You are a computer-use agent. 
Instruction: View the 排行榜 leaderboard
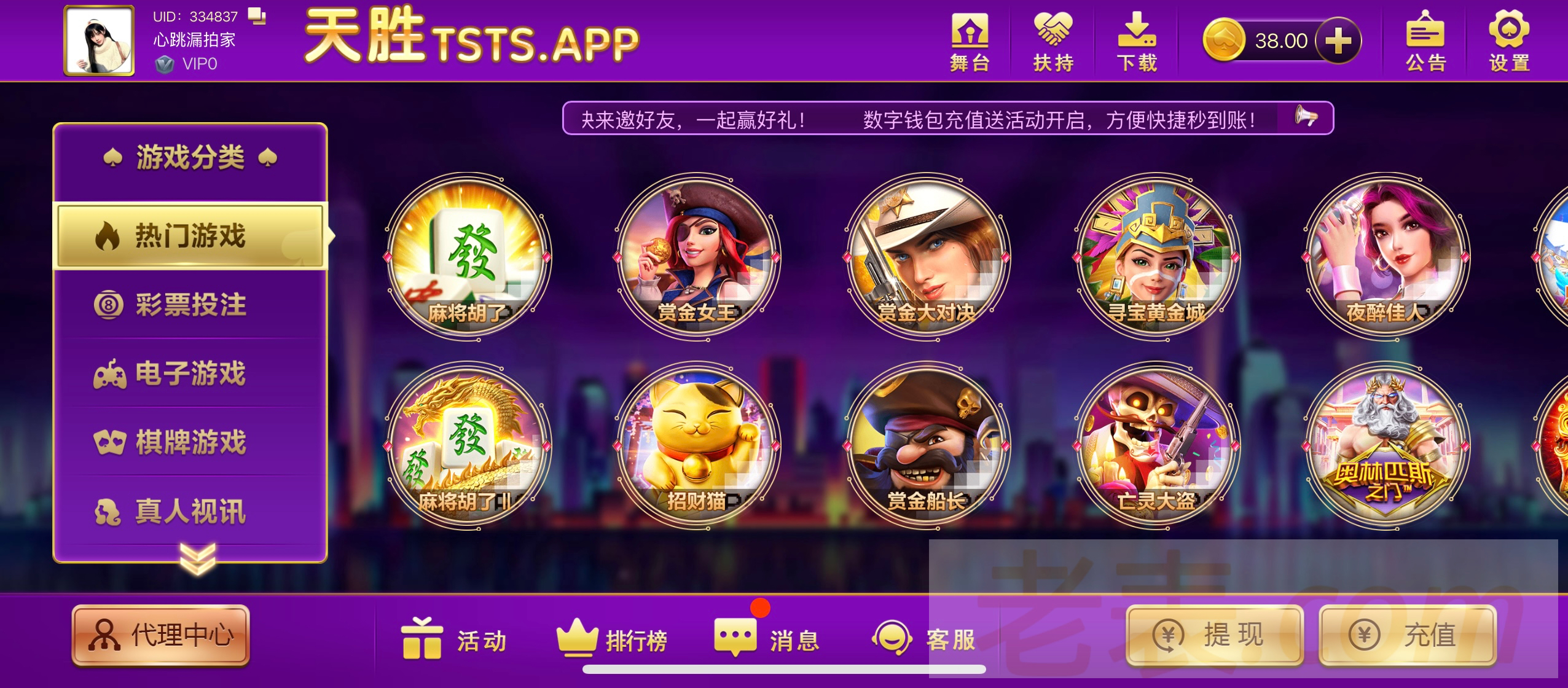612,639
